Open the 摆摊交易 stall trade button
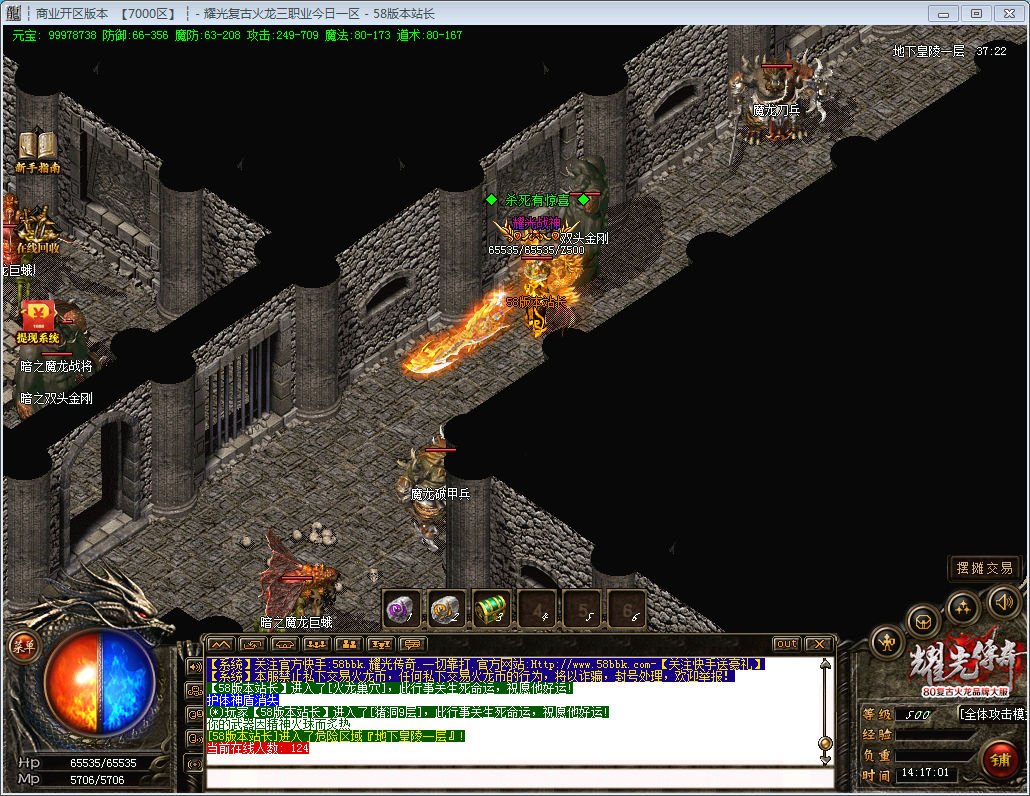Image resolution: width=1030 pixels, height=796 pixels. (x=984, y=568)
